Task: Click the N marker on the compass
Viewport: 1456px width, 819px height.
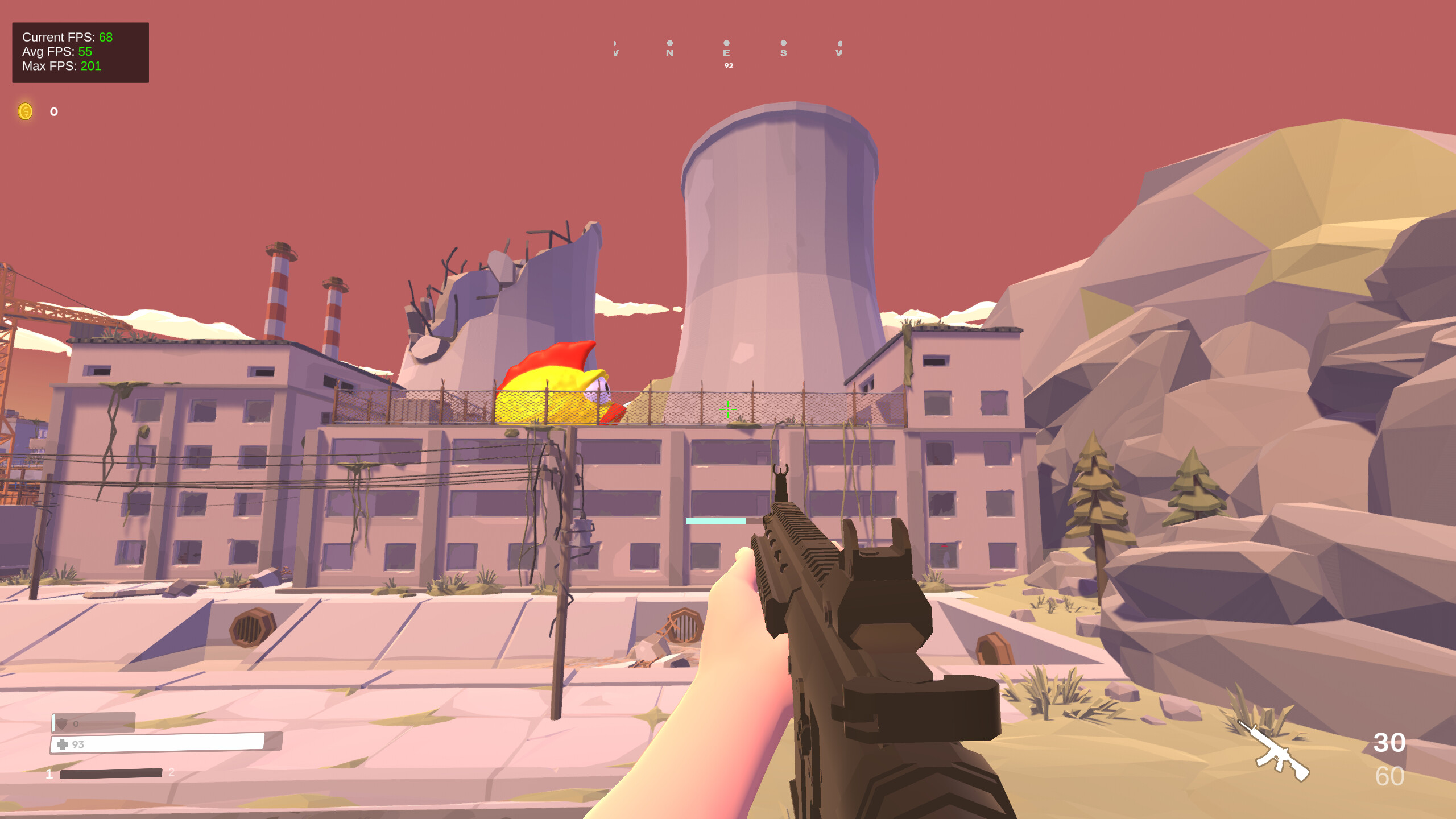Action: (669, 51)
